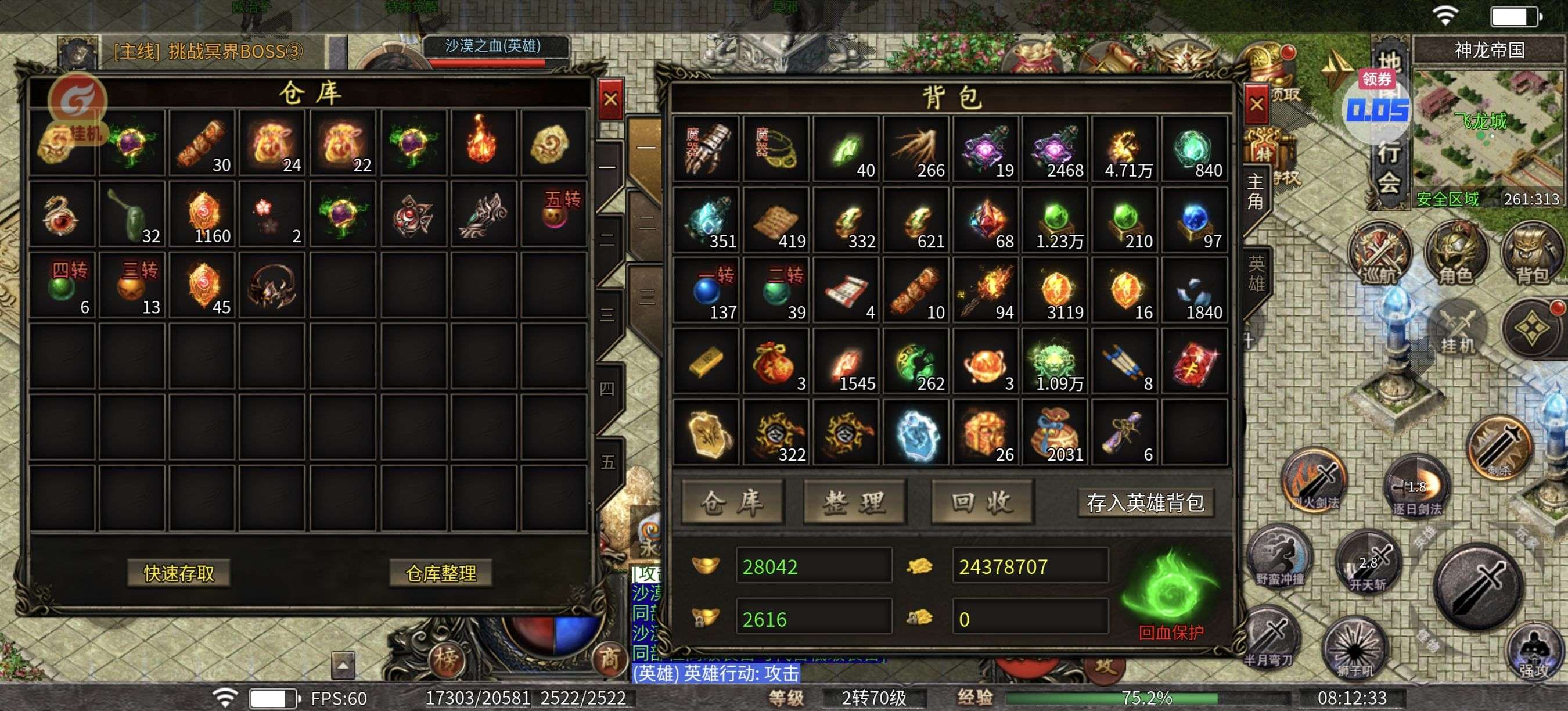Screen dimensions: 1568x711
Task: Pick the 五转 orb in the warehouse
Action: (554, 213)
